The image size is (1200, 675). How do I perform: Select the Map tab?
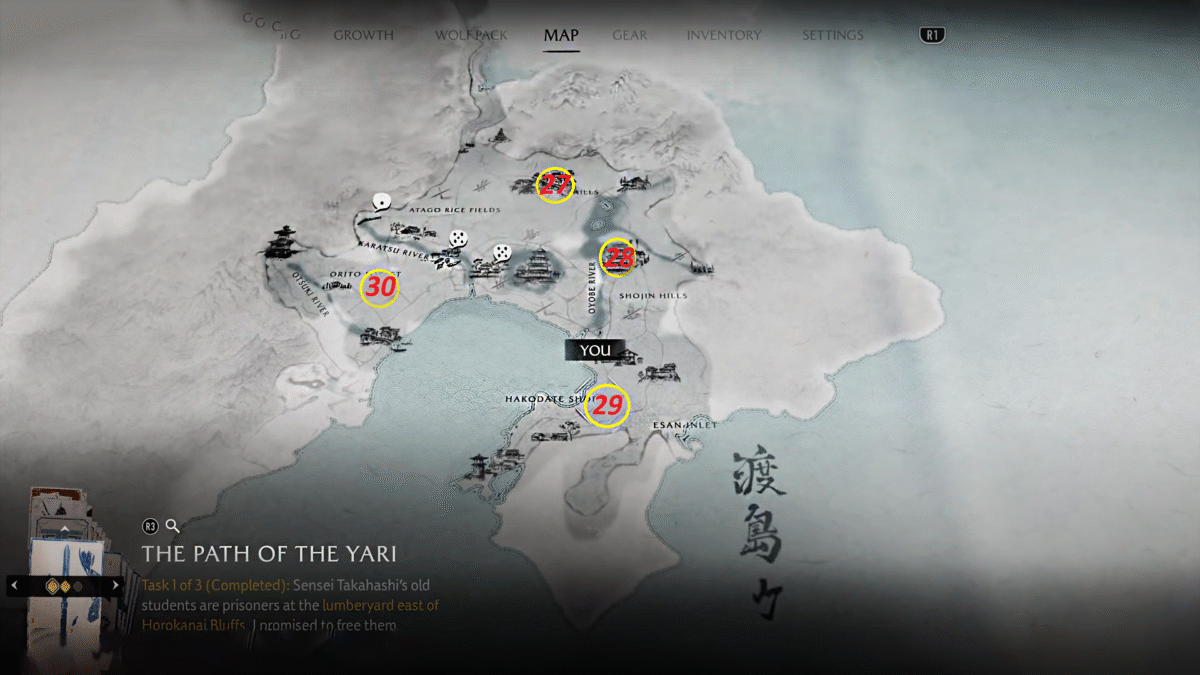click(561, 35)
